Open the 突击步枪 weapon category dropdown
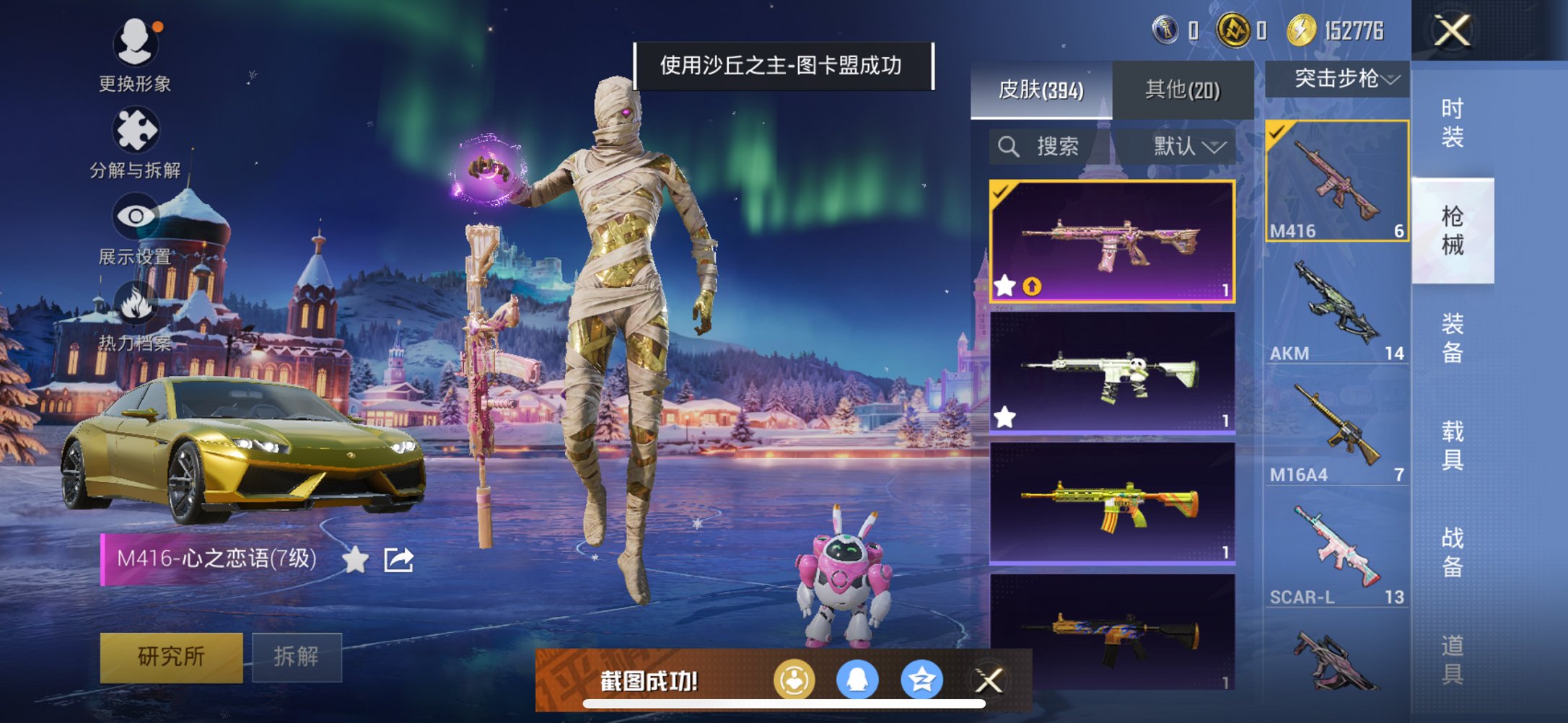Screen dimensions: 1568x723 click(1339, 79)
